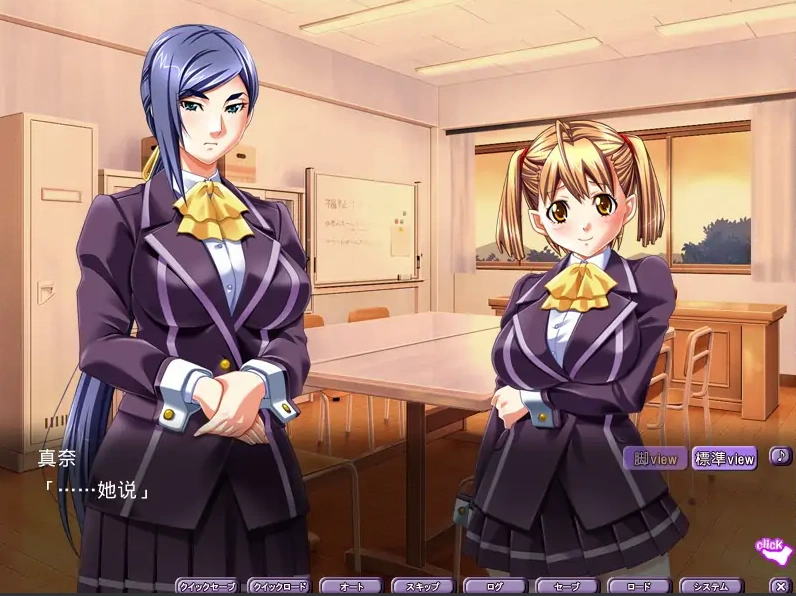Viewport: 796px width, 596px height.
Task: Enable auto mode with the オート button
Action: point(350,587)
